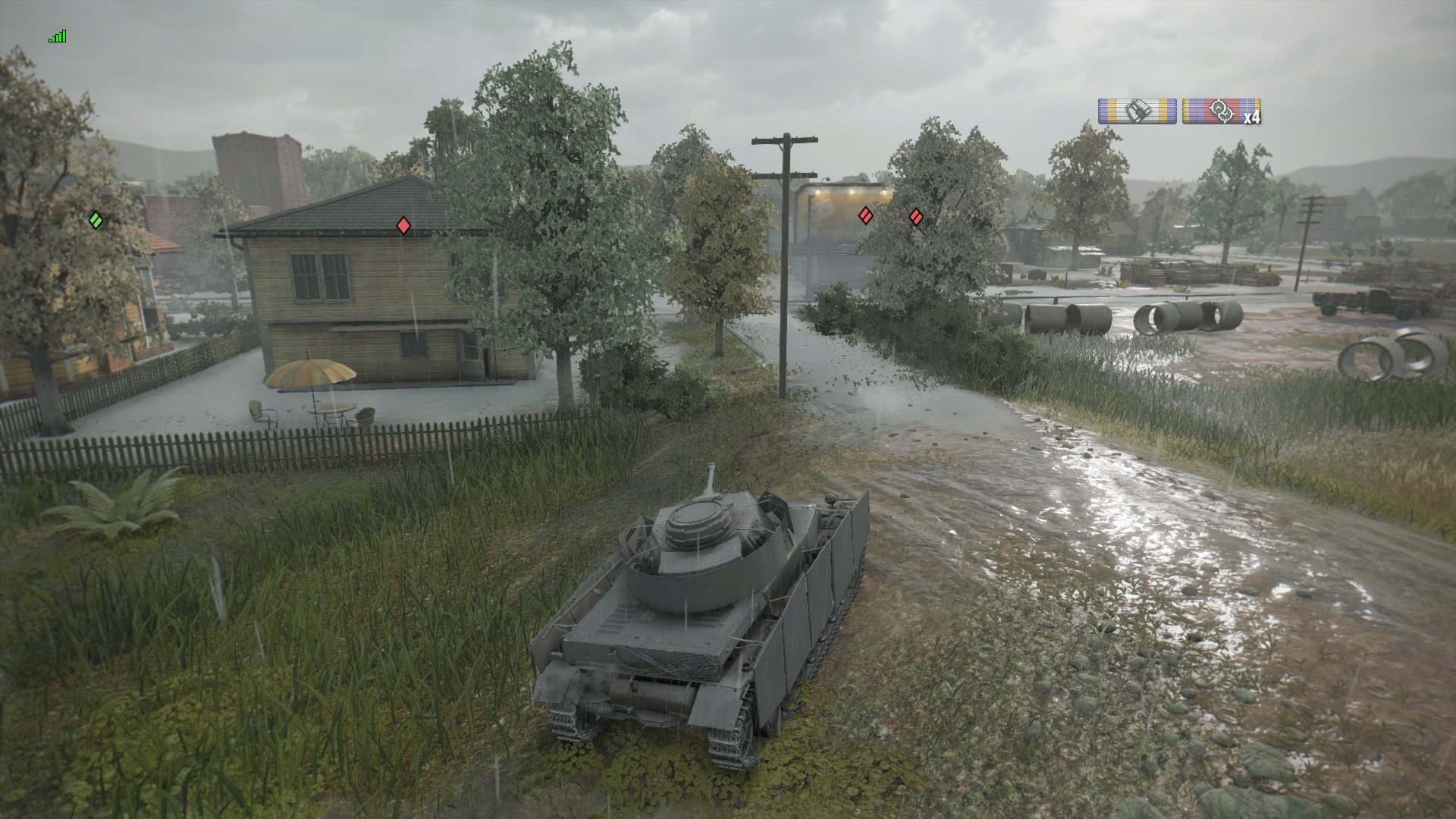Select the green ally marker on the left
The width and height of the screenshot is (1456, 819).
coord(95,220)
